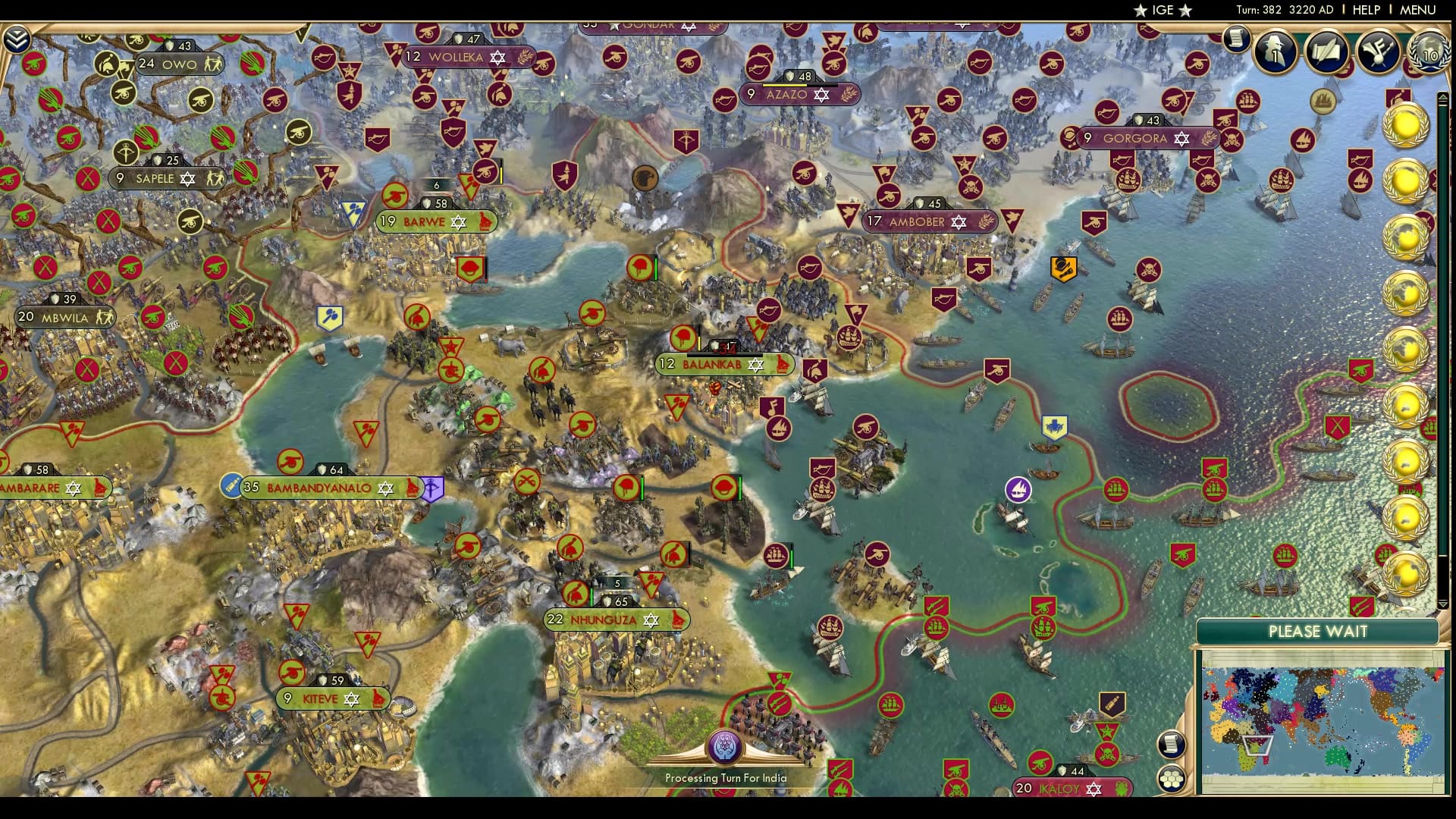Switch to Strategic View hex icon near minimap
Viewport: 1456px width, 819px height.
1172,777
